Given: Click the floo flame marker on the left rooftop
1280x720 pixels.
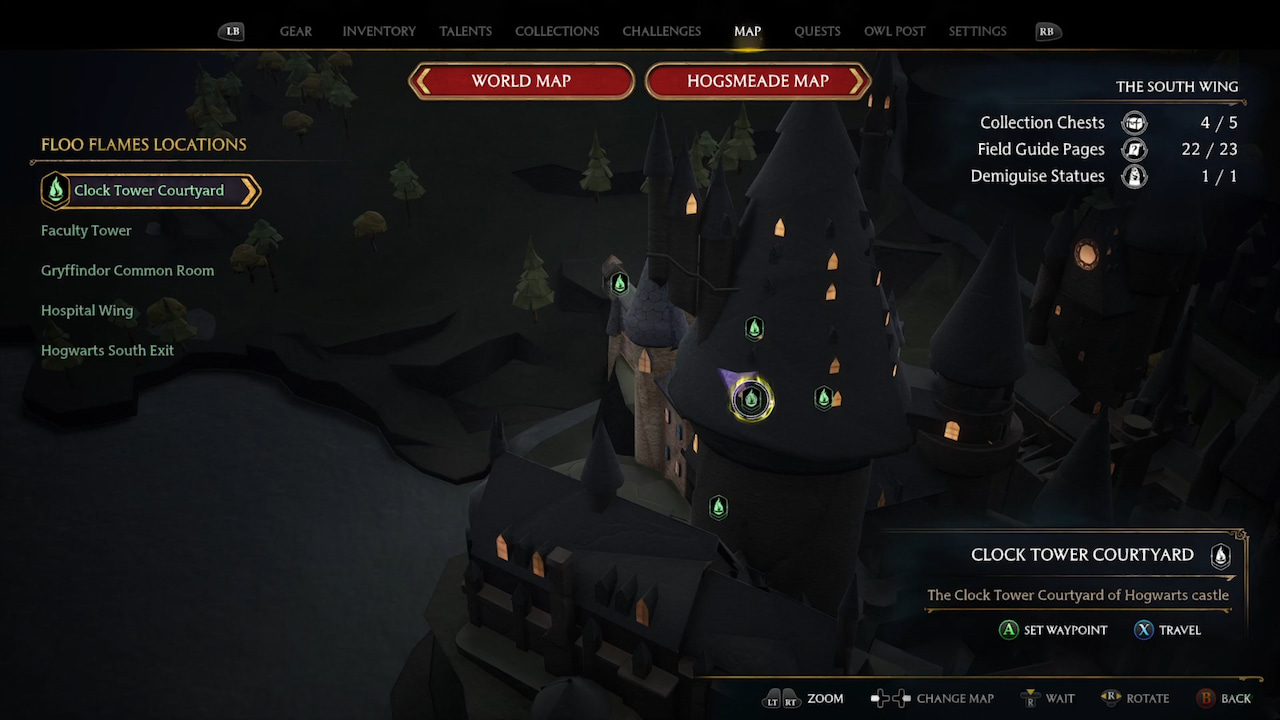Looking at the screenshot, I should 620,283.
